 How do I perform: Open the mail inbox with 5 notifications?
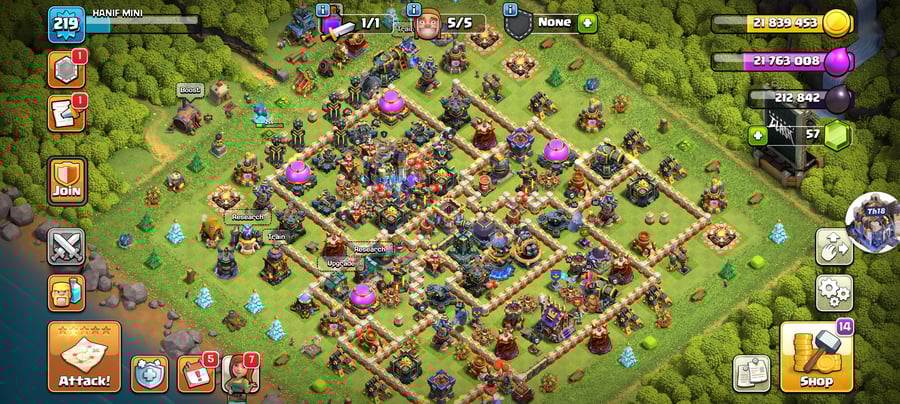(195, 374)
